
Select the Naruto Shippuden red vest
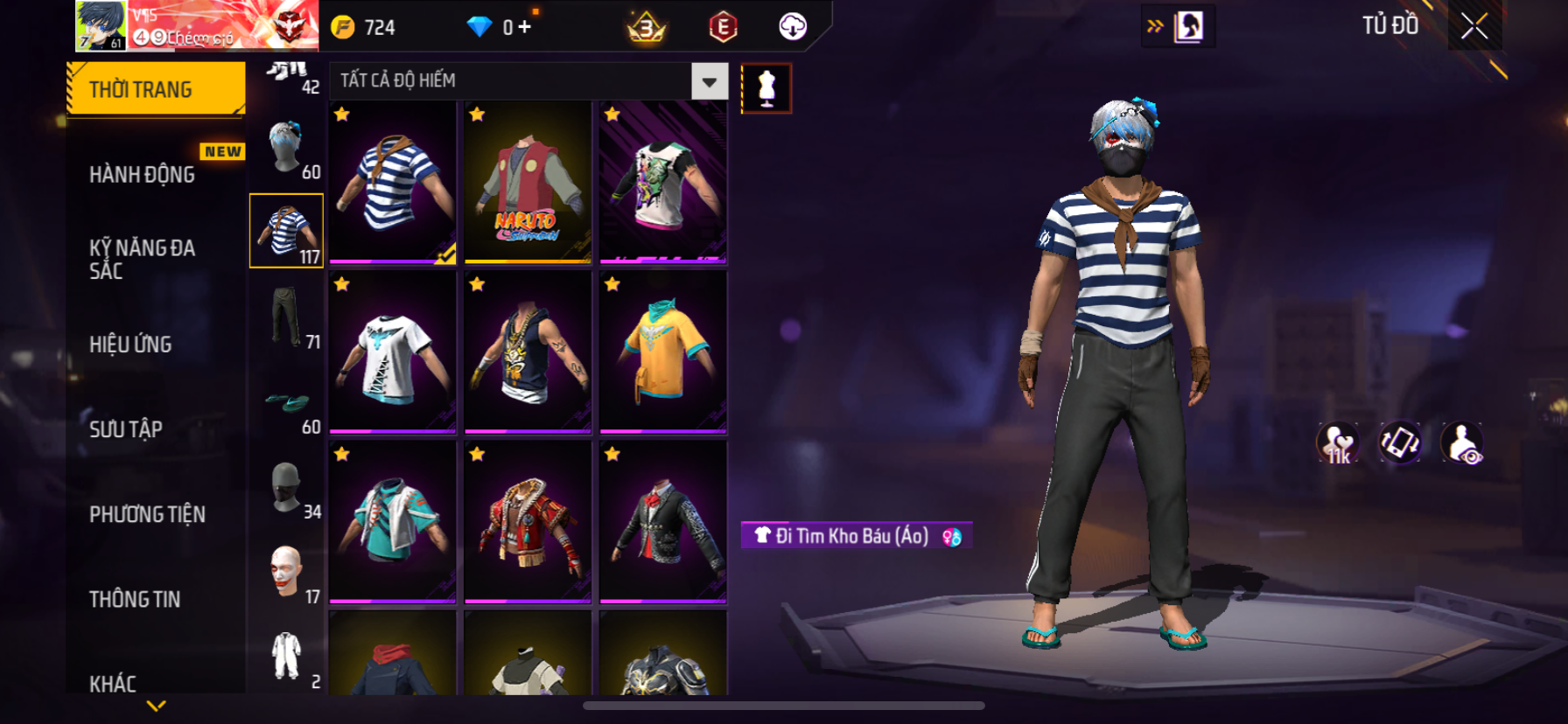pos(528,182)
